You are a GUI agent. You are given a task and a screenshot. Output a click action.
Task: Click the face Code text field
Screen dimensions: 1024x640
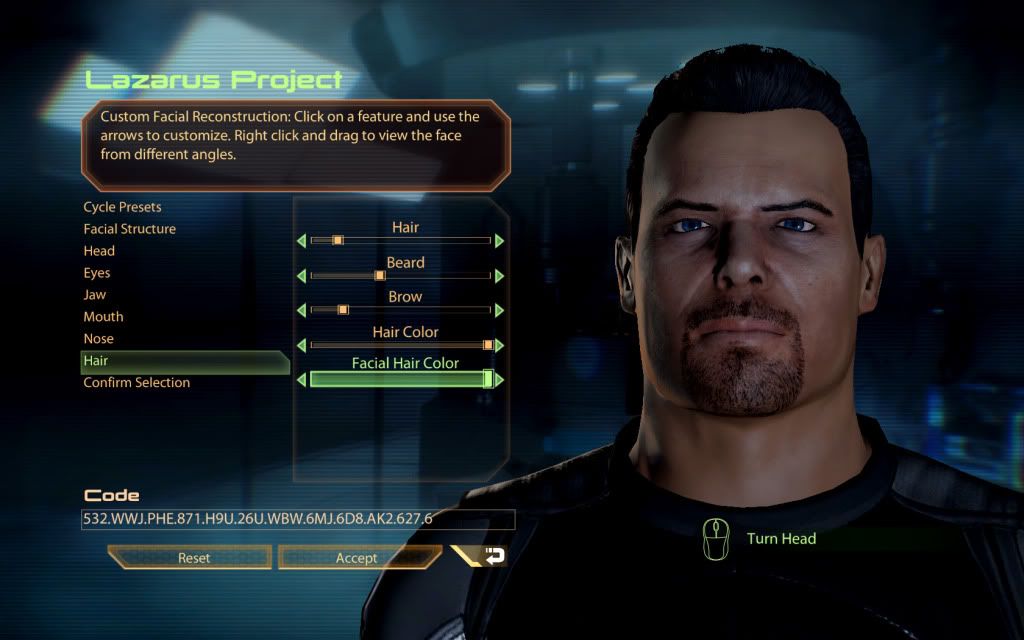coord(298,520)
